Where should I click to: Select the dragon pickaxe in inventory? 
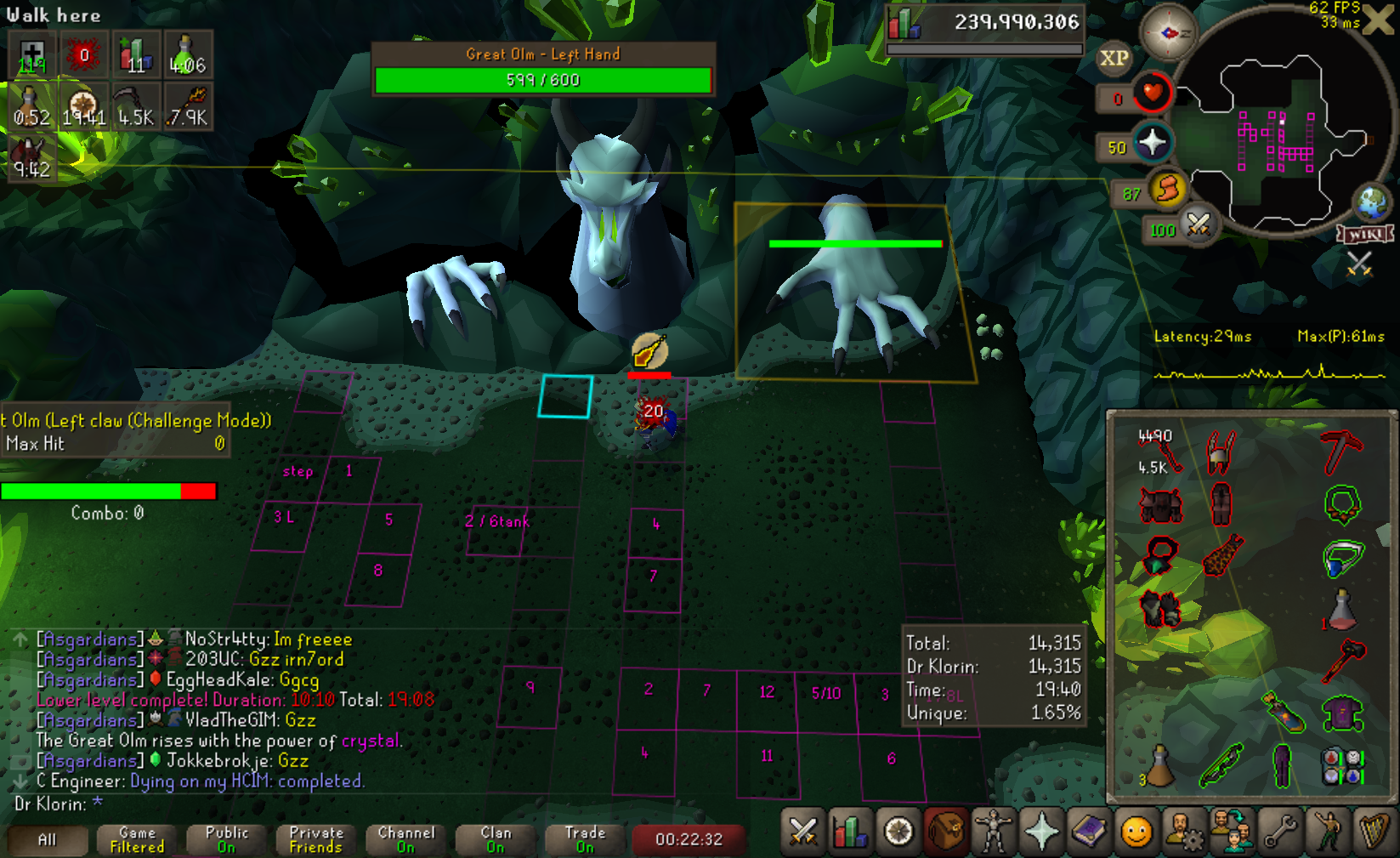pyautogui.click(x=1341, y=451)
